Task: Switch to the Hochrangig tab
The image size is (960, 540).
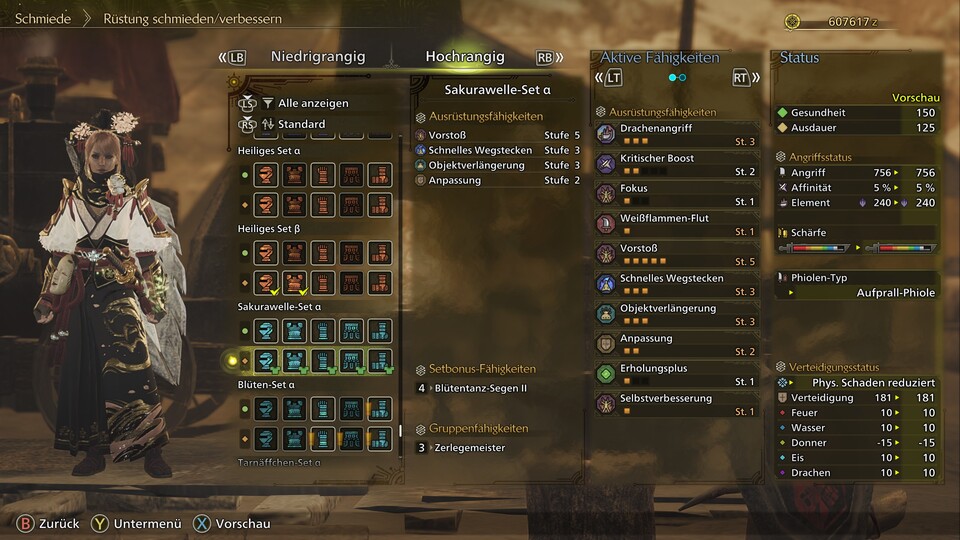Action: coord(464,57)
